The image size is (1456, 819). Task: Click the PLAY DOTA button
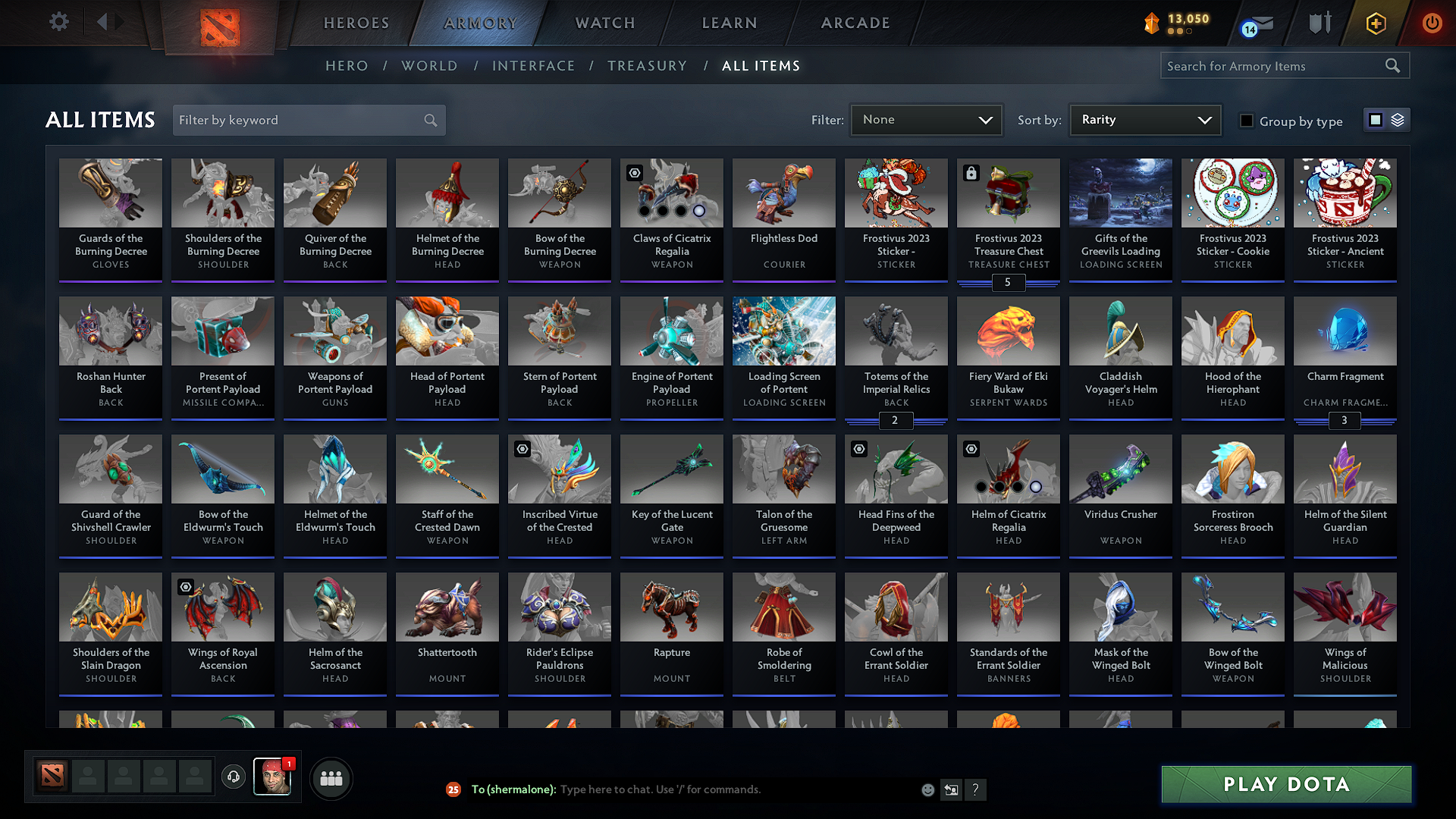[x=1285, y=784]
